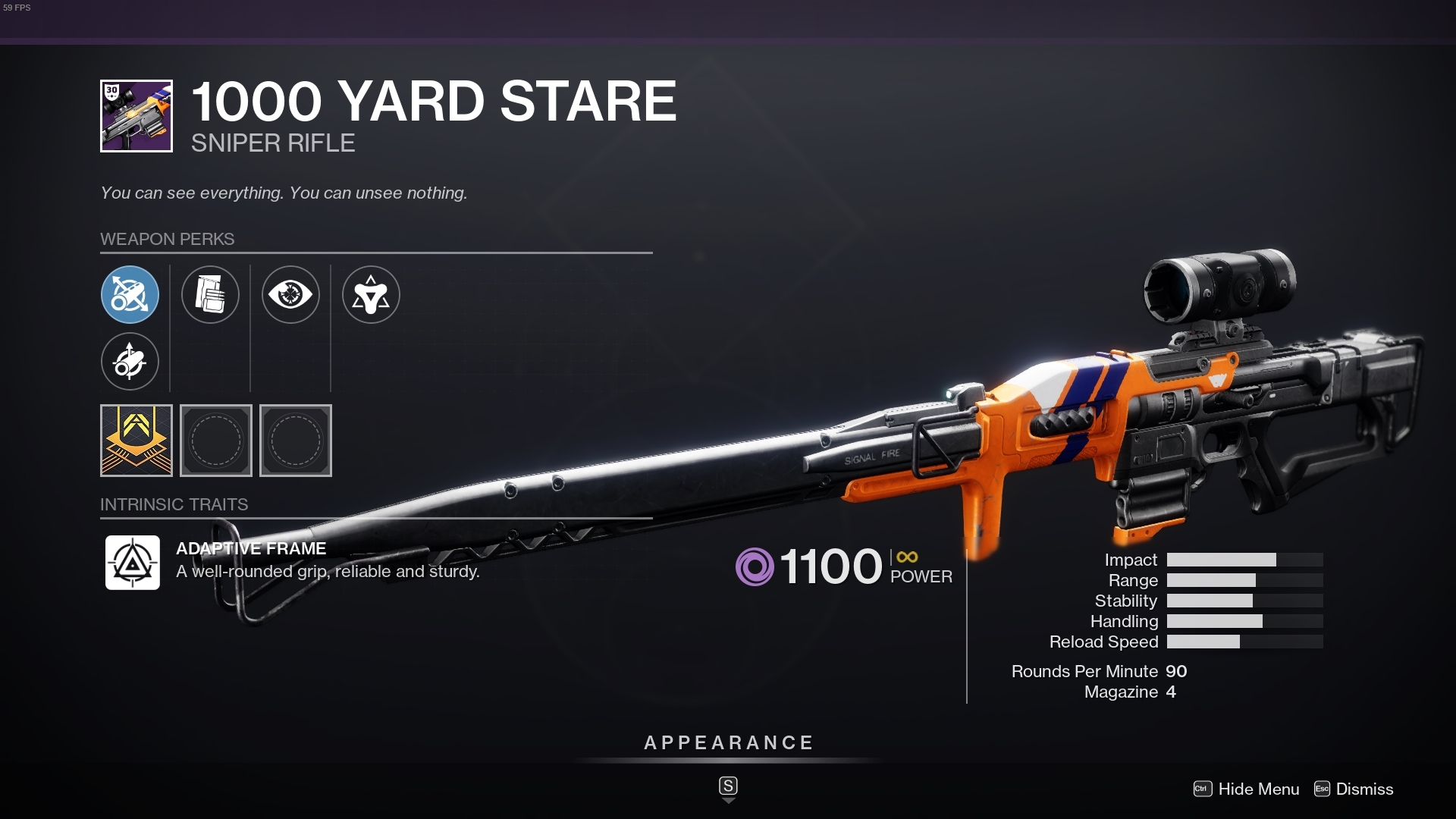Open the gold weapon mod socket

point(136,441)
